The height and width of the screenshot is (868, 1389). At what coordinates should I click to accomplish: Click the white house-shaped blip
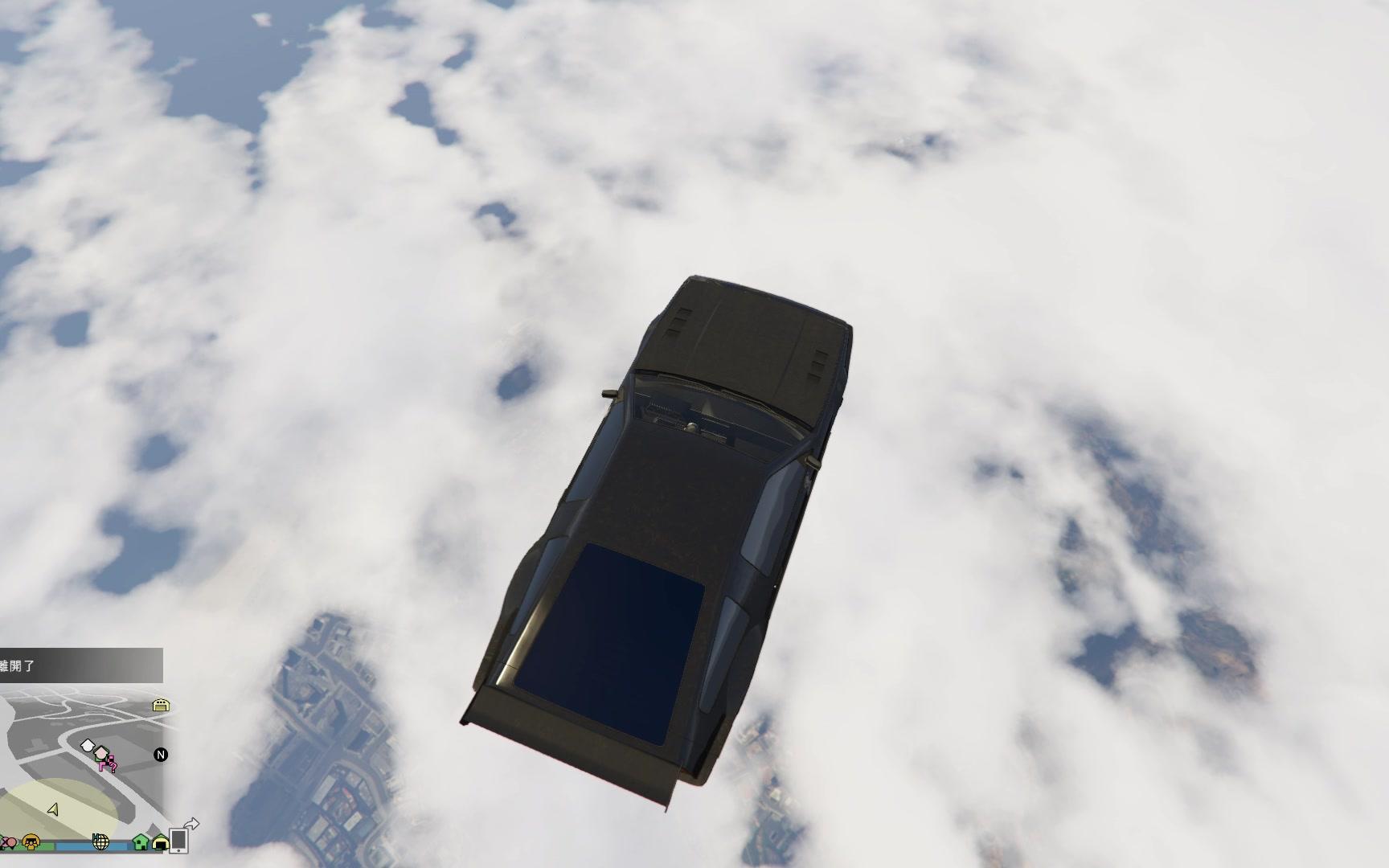click(x=88, y=746)
